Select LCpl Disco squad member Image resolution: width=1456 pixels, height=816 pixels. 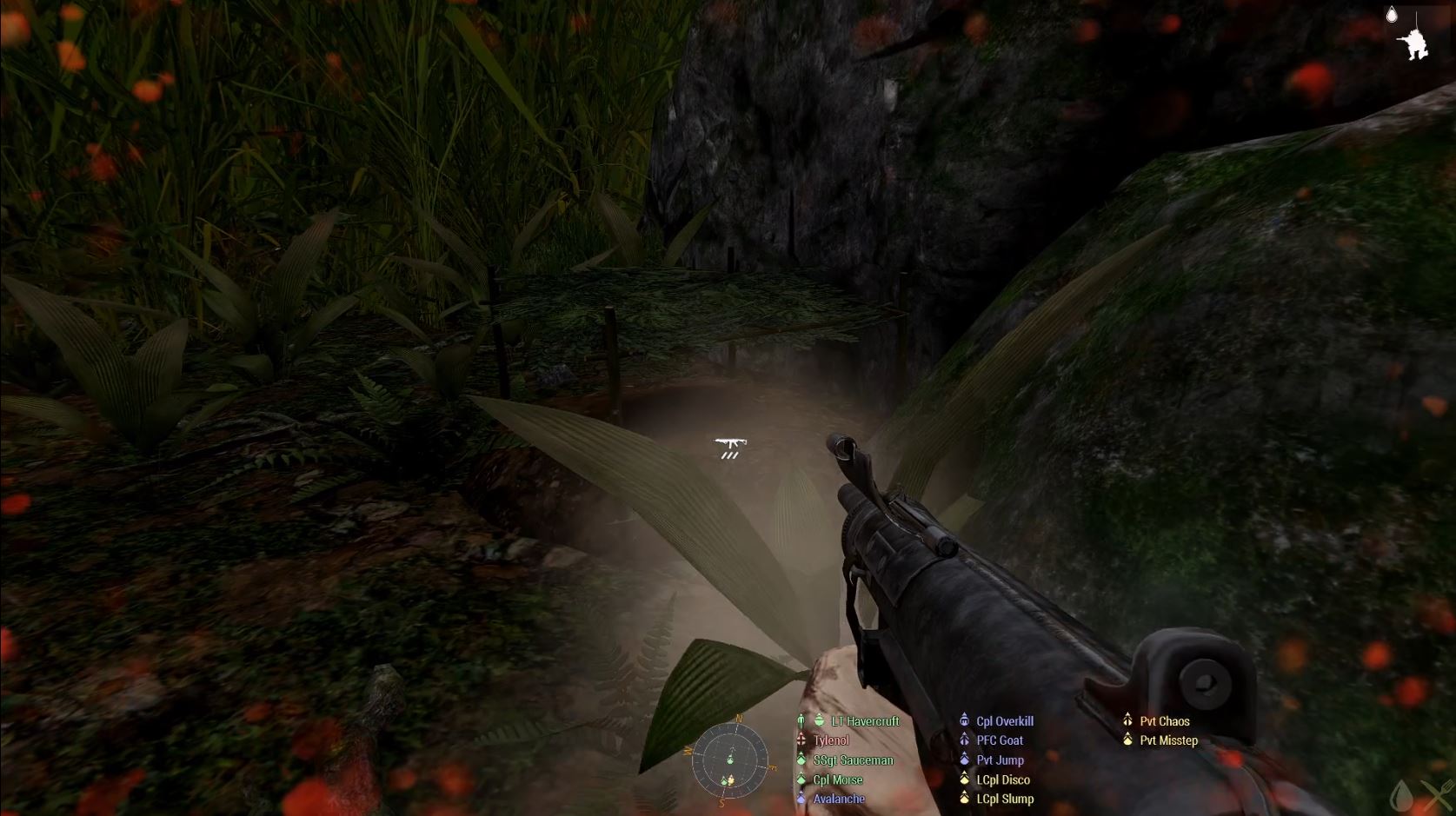tap(1002, 780)
